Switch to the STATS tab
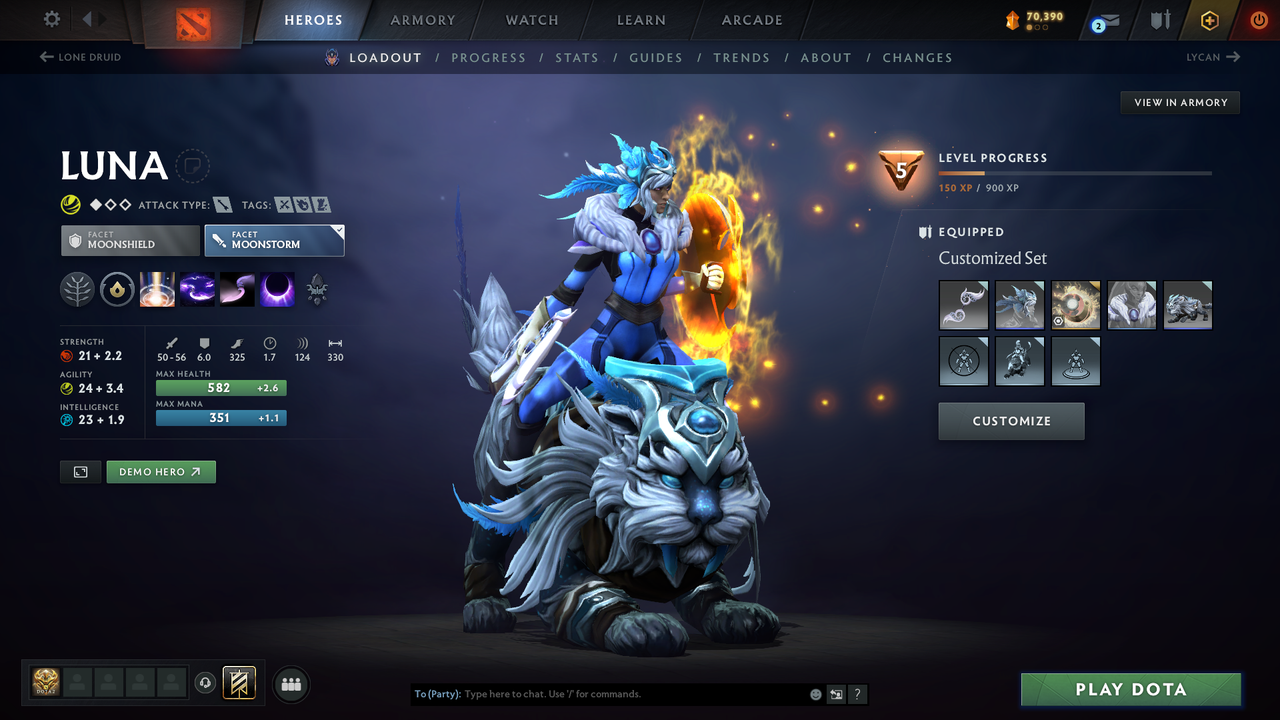 click(x=577, y=57)
